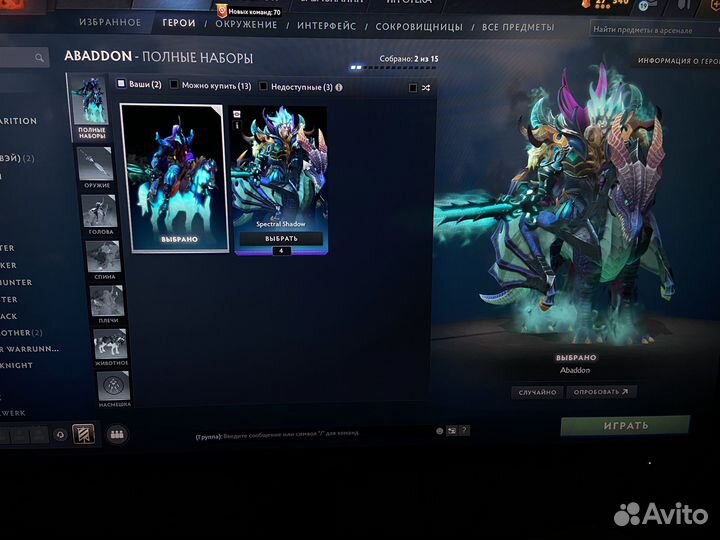Toggle the Ваши (2) filter checkbox

point(122,85)
